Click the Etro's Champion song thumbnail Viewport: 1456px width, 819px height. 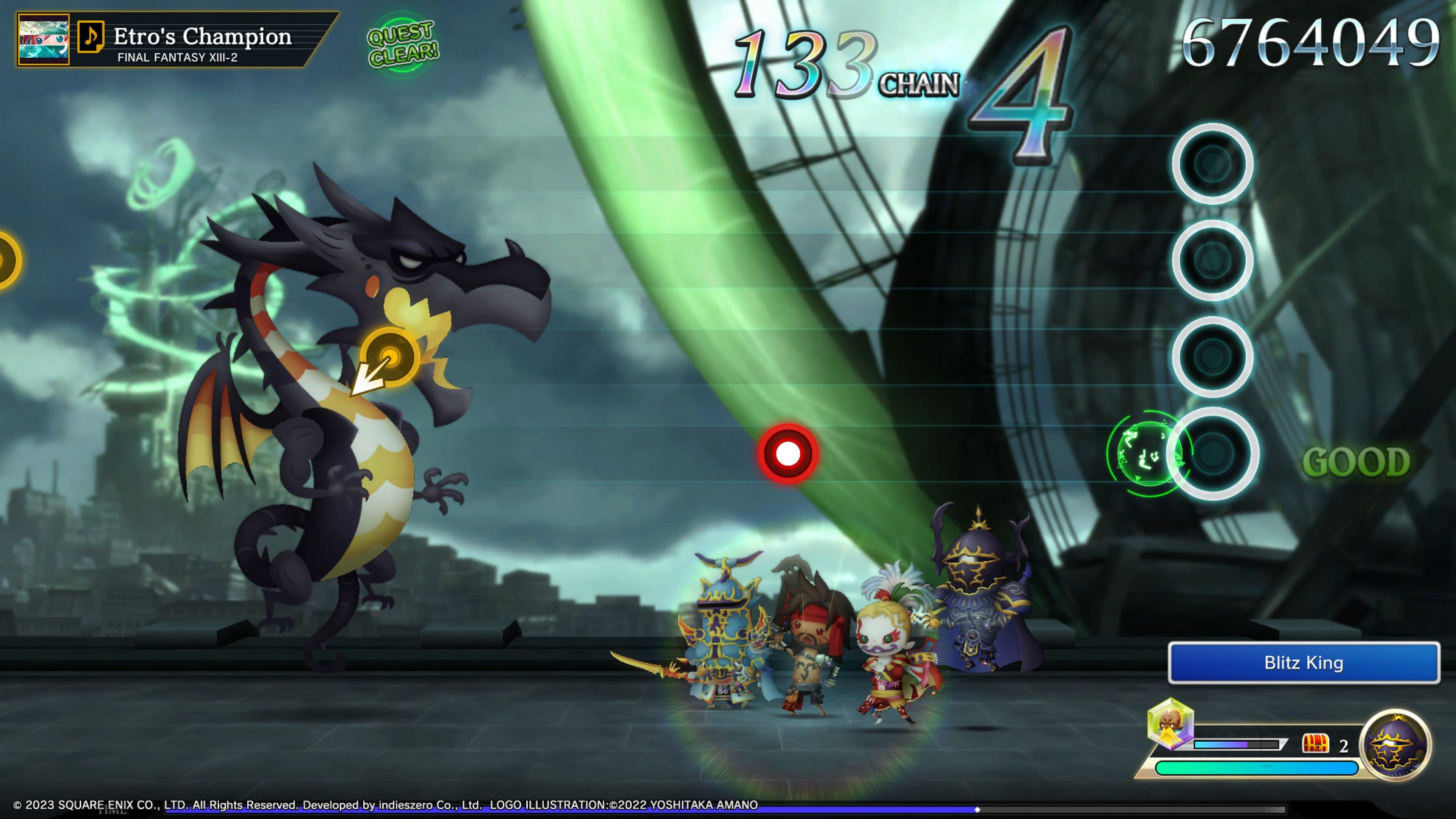44,39
